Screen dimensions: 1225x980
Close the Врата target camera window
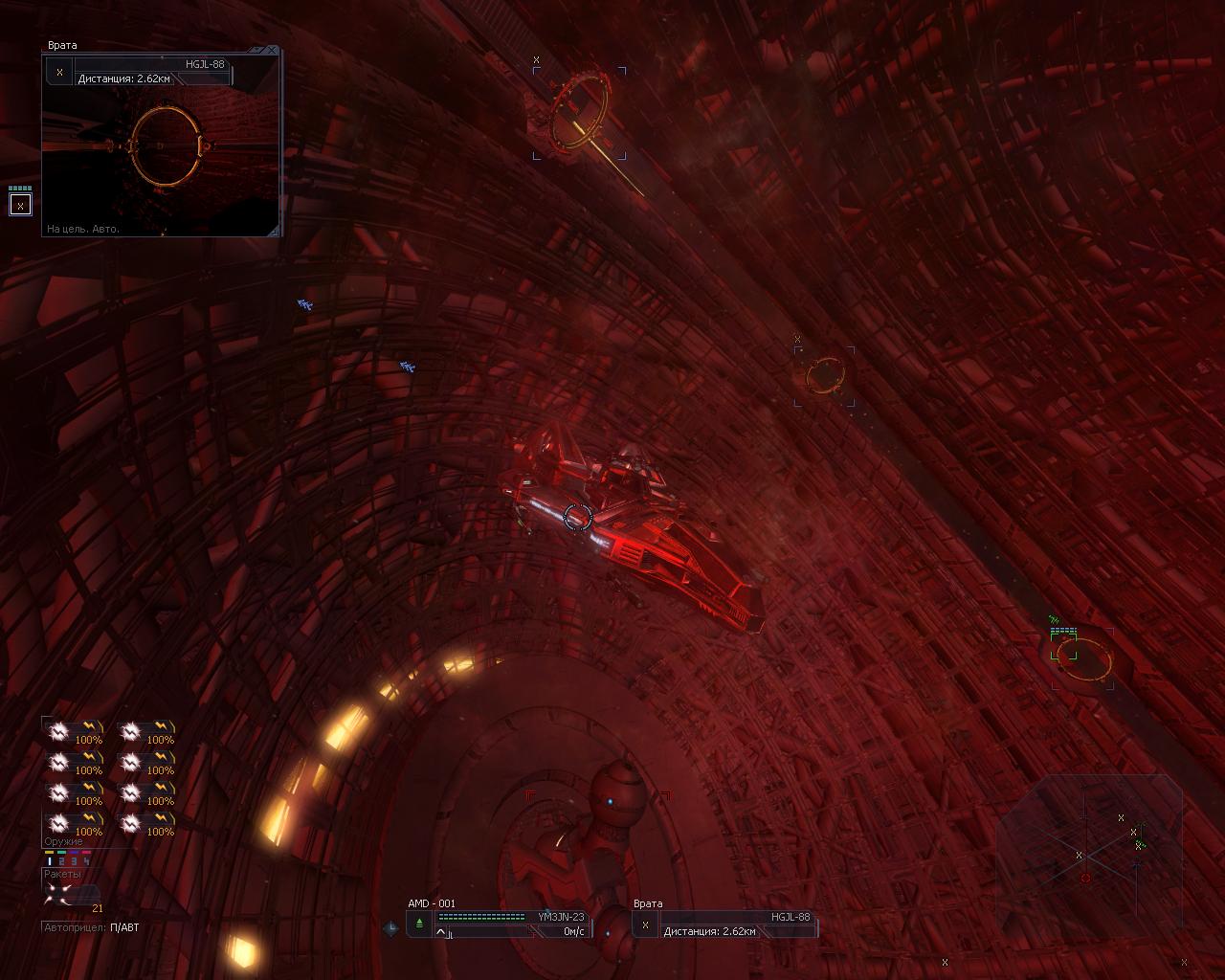coord(273,50)
